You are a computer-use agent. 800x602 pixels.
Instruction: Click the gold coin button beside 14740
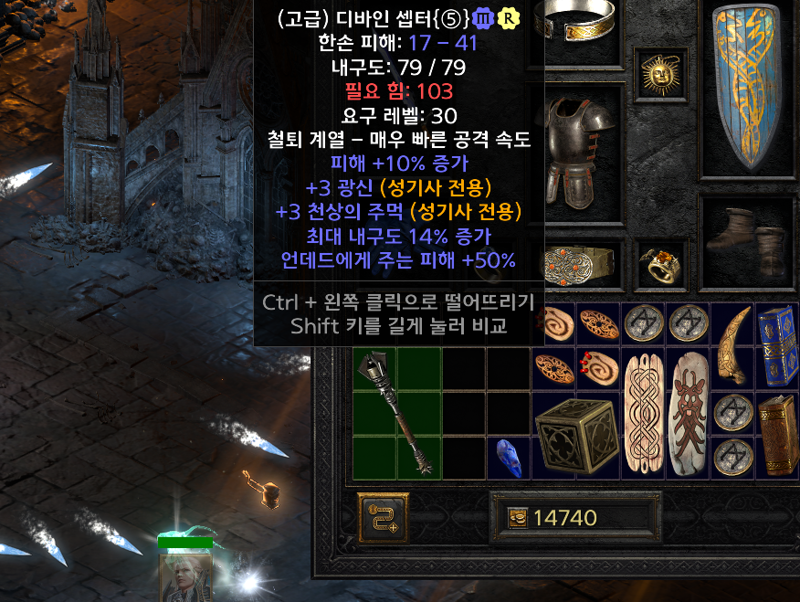point(517,517)
